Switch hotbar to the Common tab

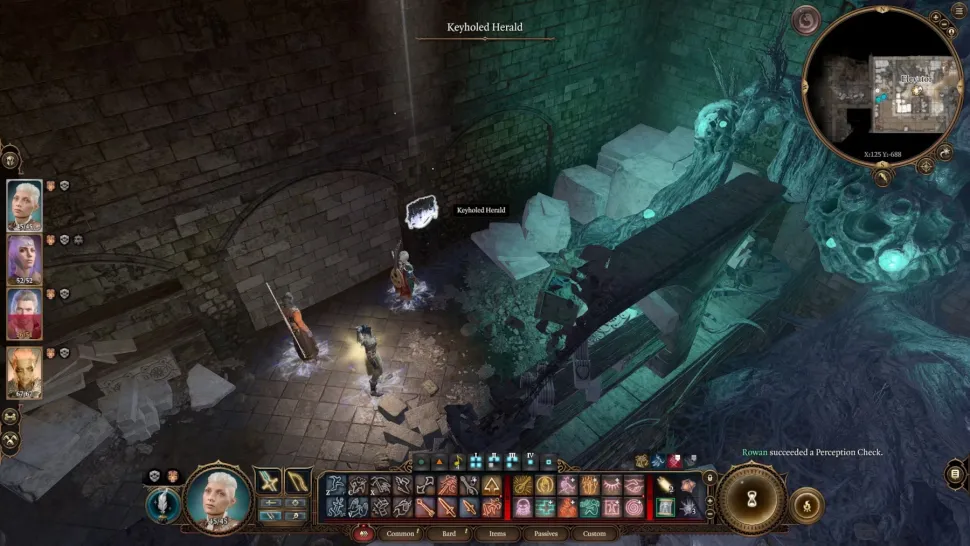400,533
